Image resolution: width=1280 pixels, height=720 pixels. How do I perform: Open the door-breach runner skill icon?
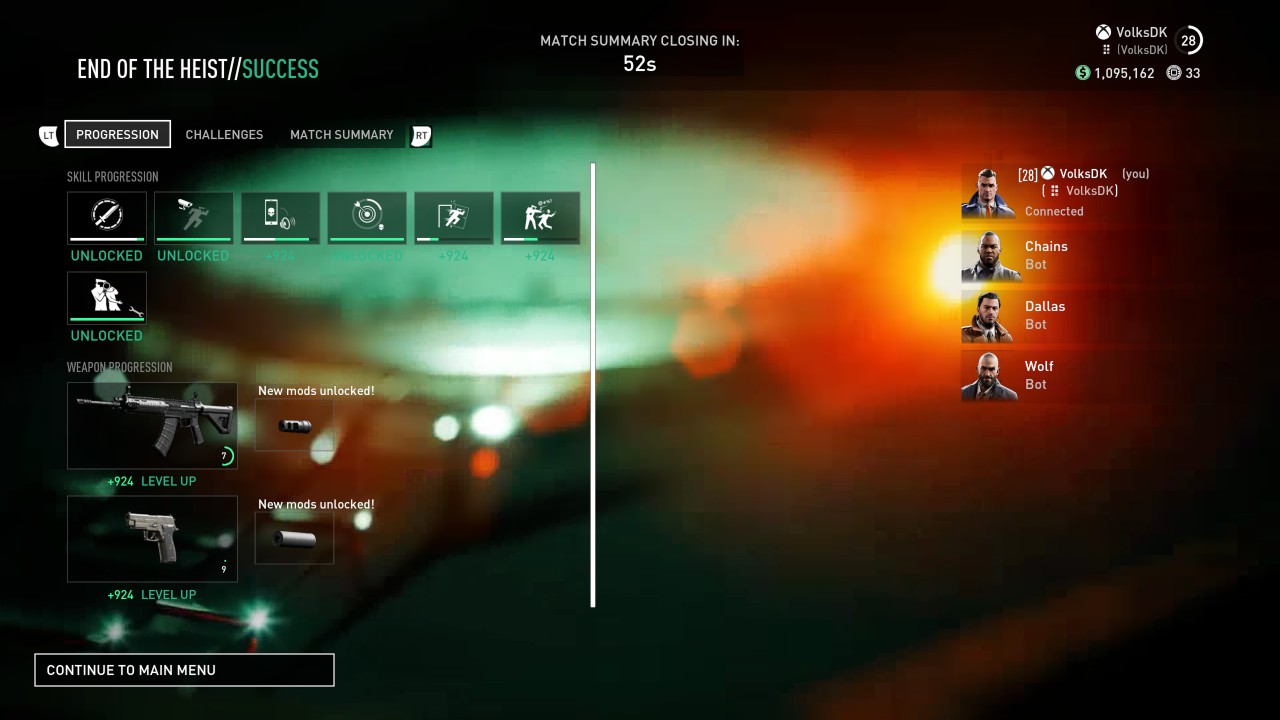pos(453,217)
